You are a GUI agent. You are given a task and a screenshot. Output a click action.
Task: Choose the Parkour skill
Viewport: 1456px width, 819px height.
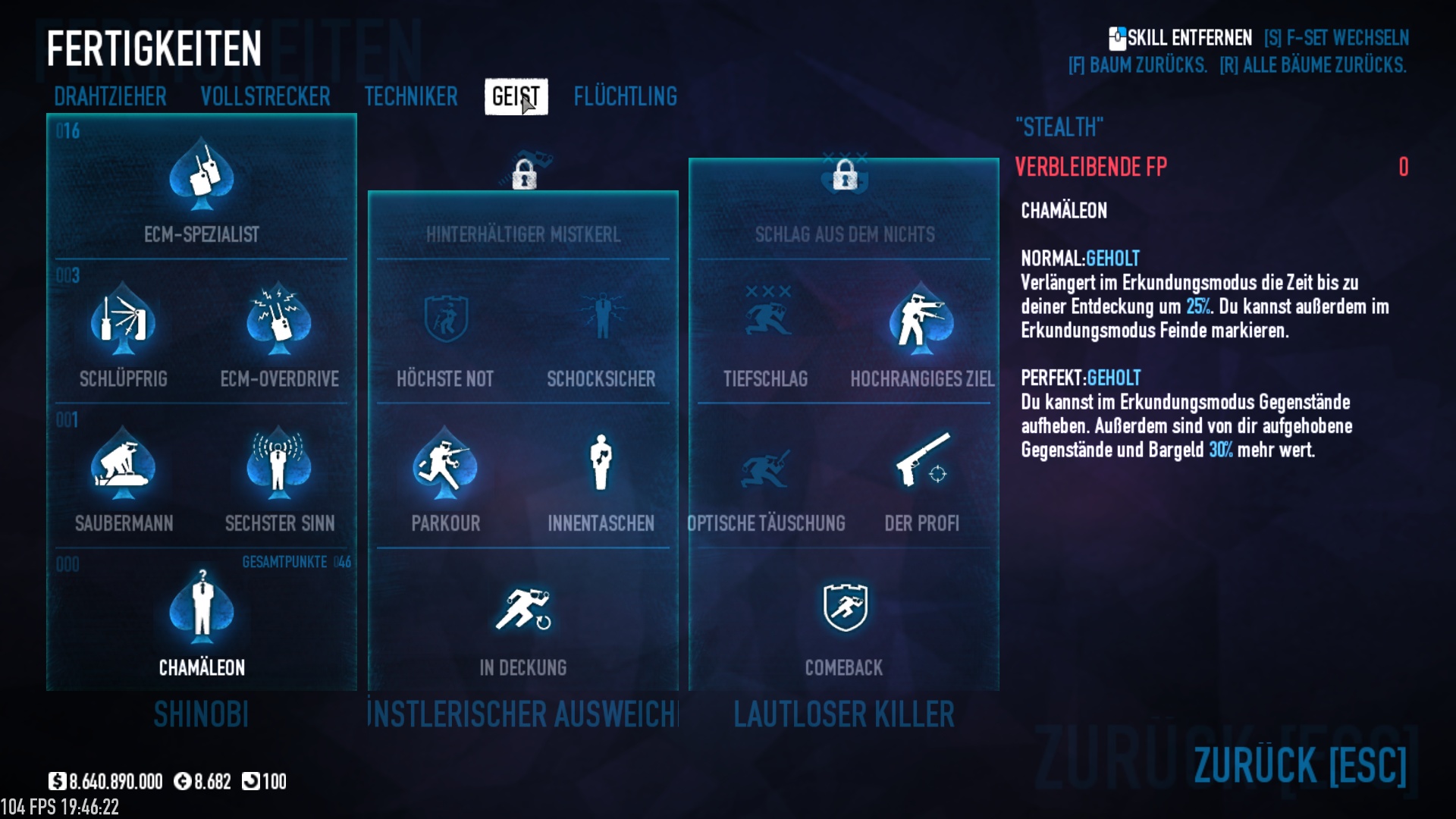point(445,464)
